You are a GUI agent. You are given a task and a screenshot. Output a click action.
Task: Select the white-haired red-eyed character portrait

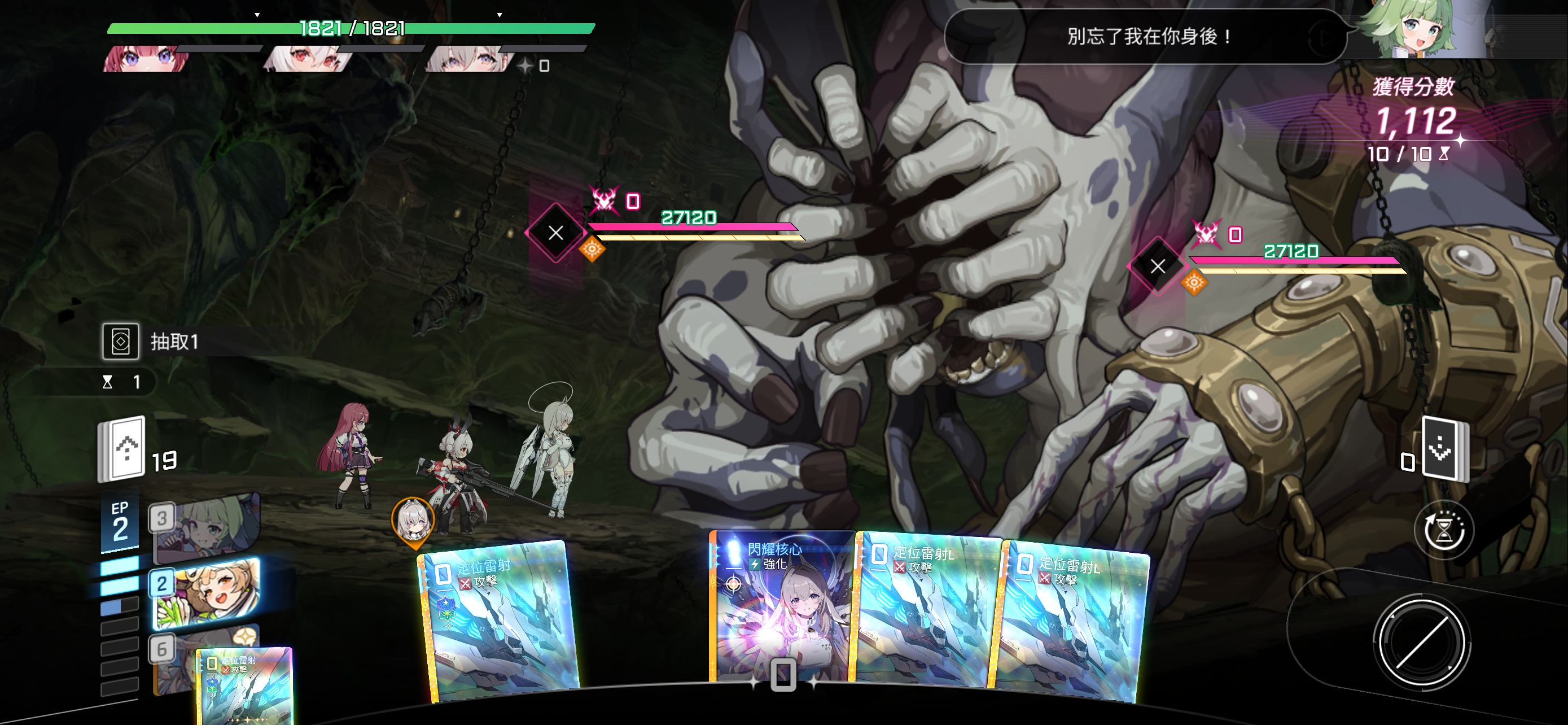coord(309,59)
